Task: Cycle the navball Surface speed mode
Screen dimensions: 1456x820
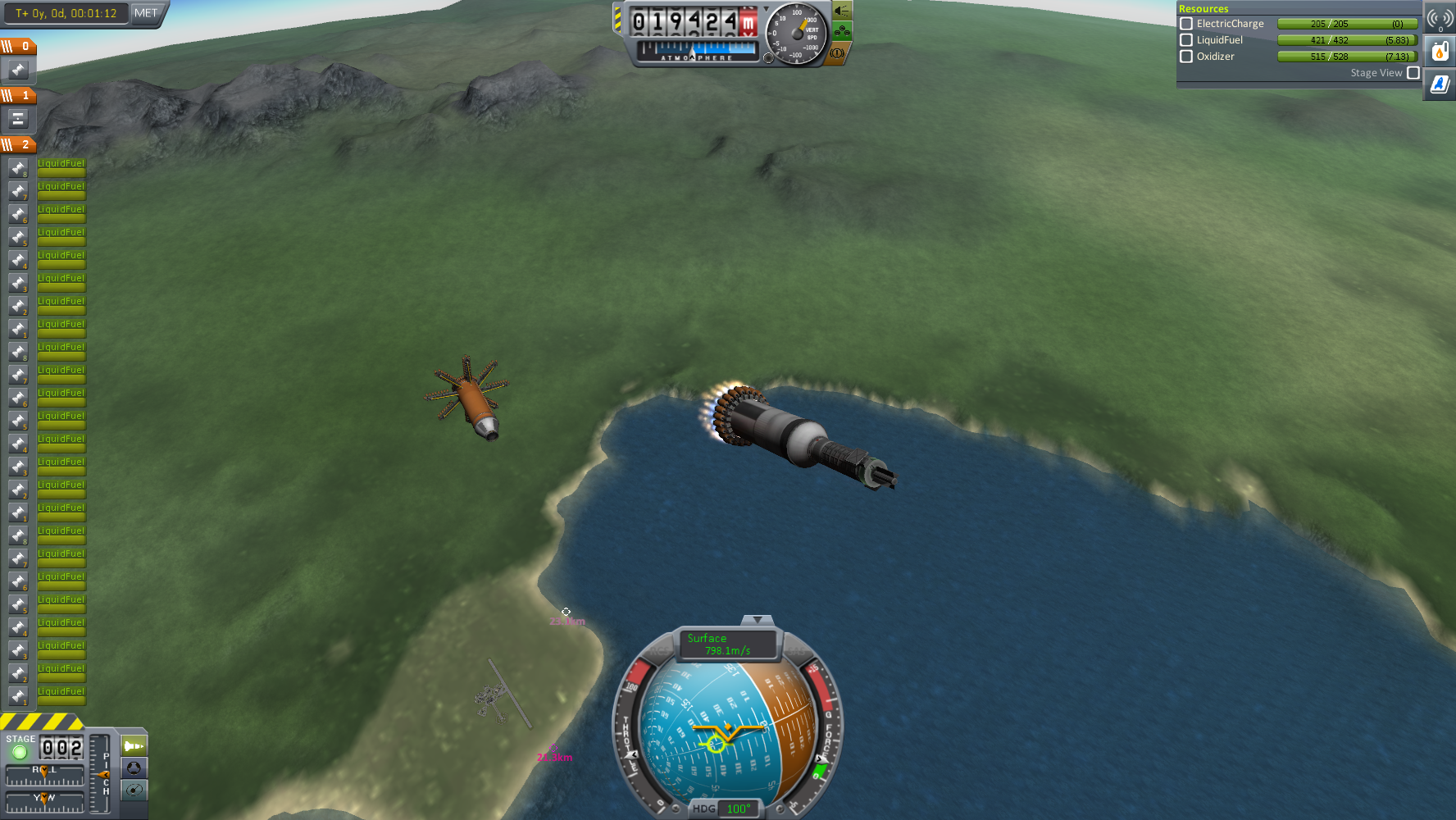Action: coord(727,645)
